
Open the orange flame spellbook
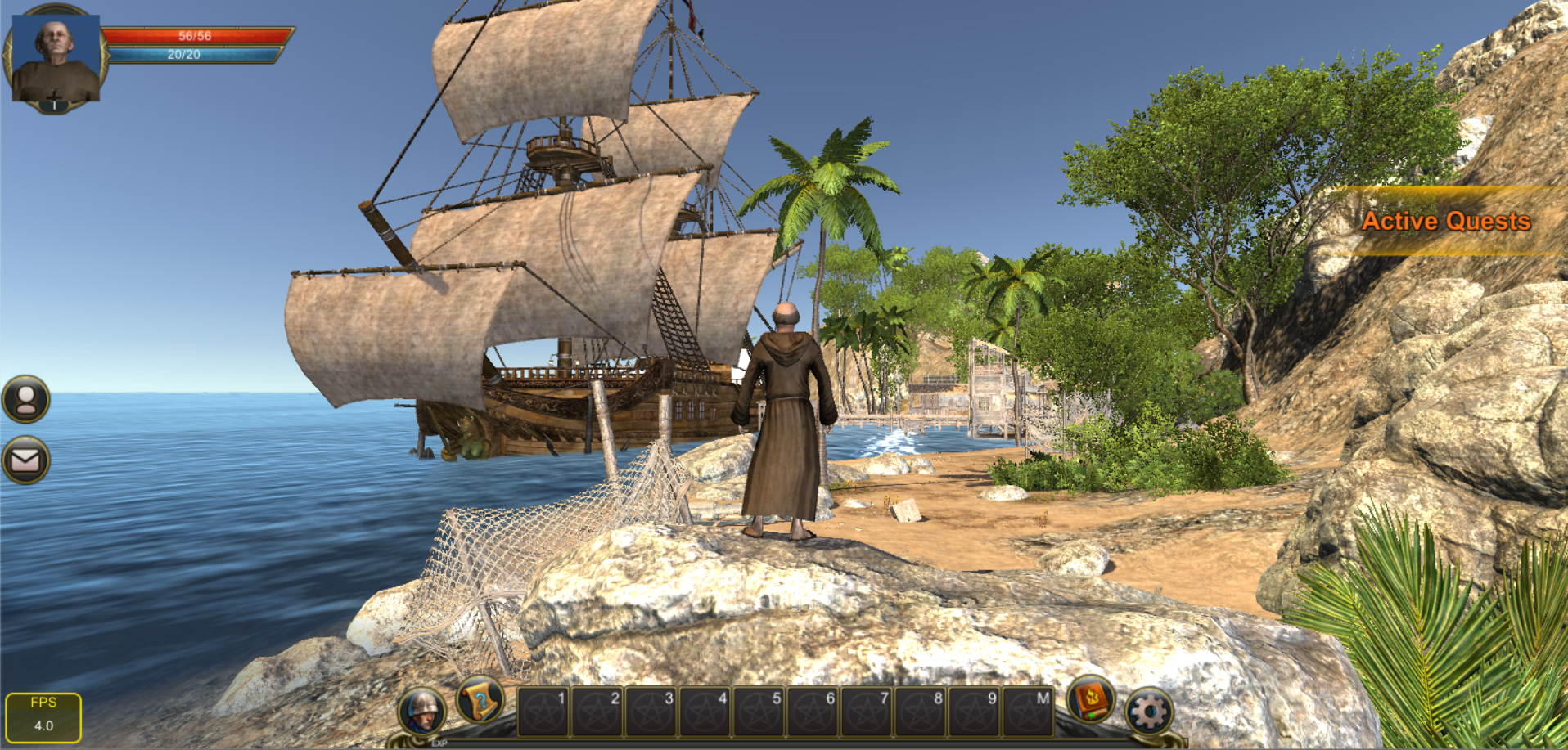click(x=1091, y=700)
